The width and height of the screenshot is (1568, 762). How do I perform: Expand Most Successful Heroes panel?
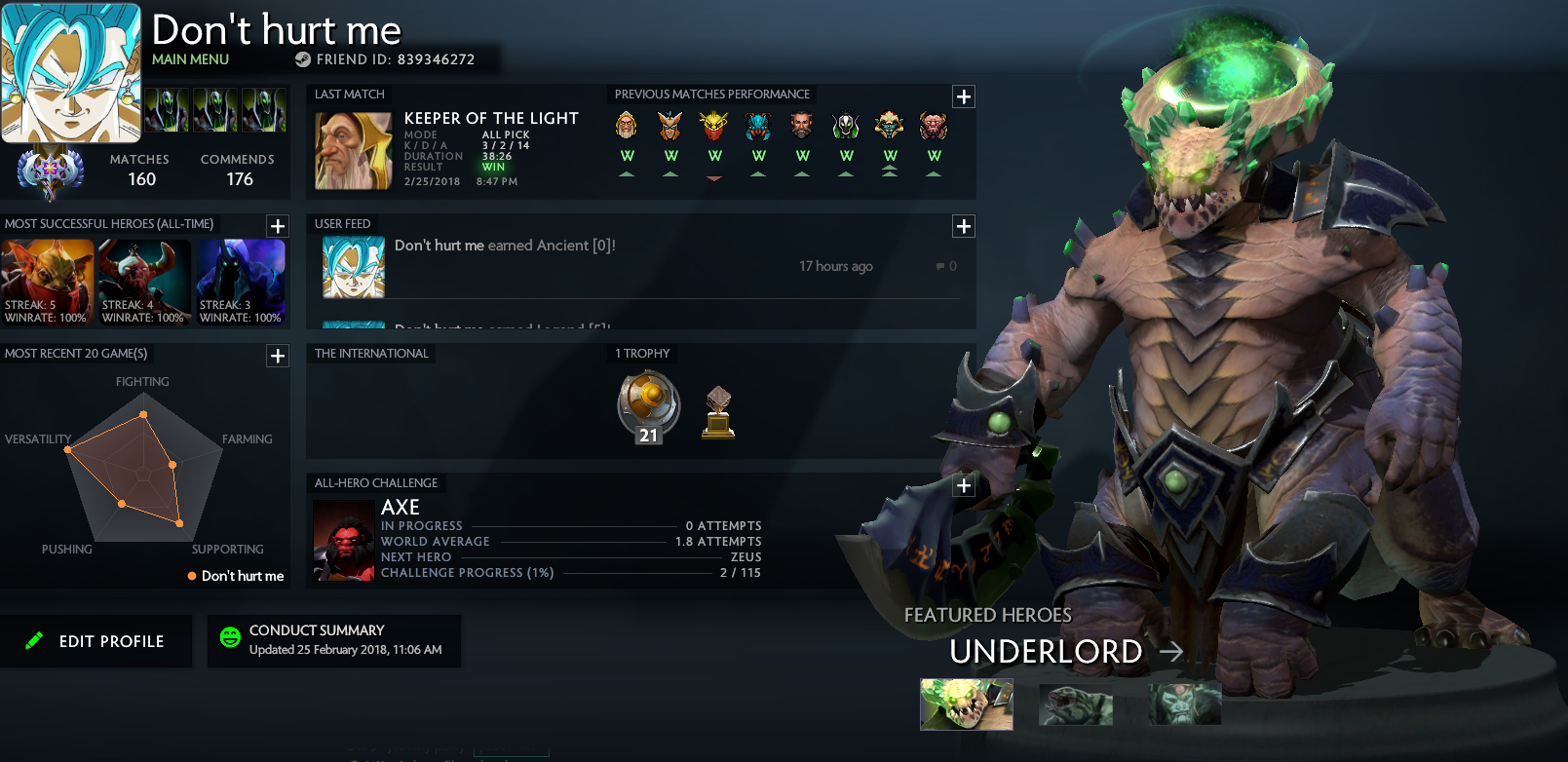(278, 226)
